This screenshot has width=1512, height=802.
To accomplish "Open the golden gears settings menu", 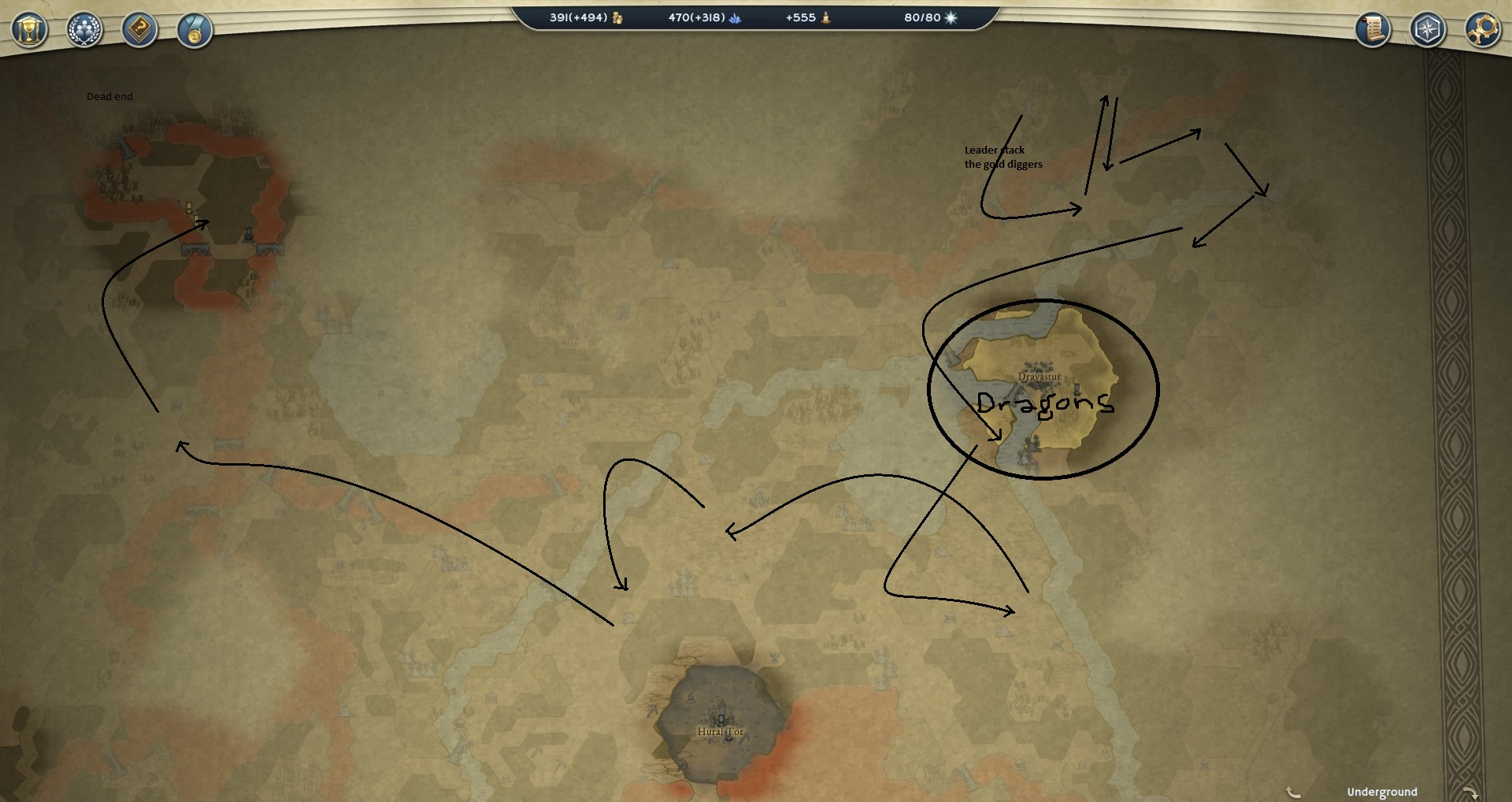I will tap(1482, 30).
